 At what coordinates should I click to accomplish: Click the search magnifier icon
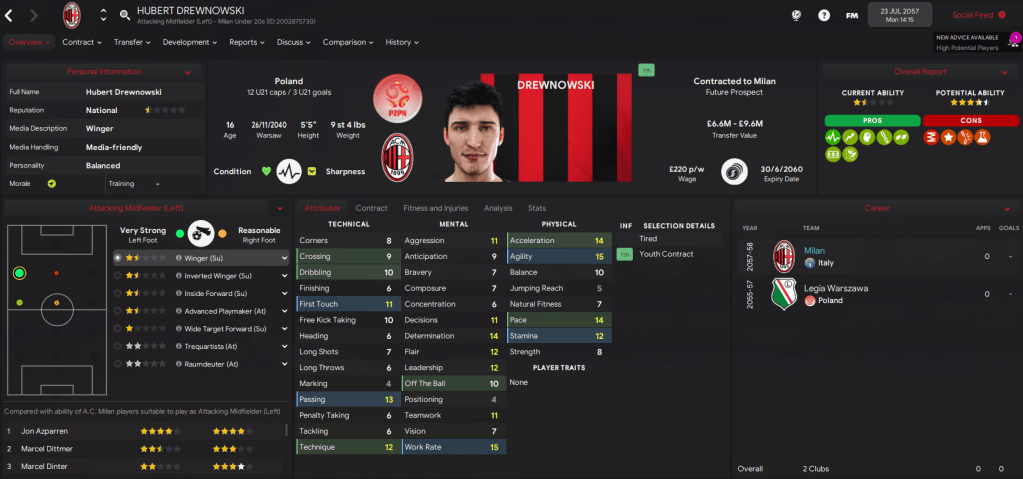pos(124,15)
